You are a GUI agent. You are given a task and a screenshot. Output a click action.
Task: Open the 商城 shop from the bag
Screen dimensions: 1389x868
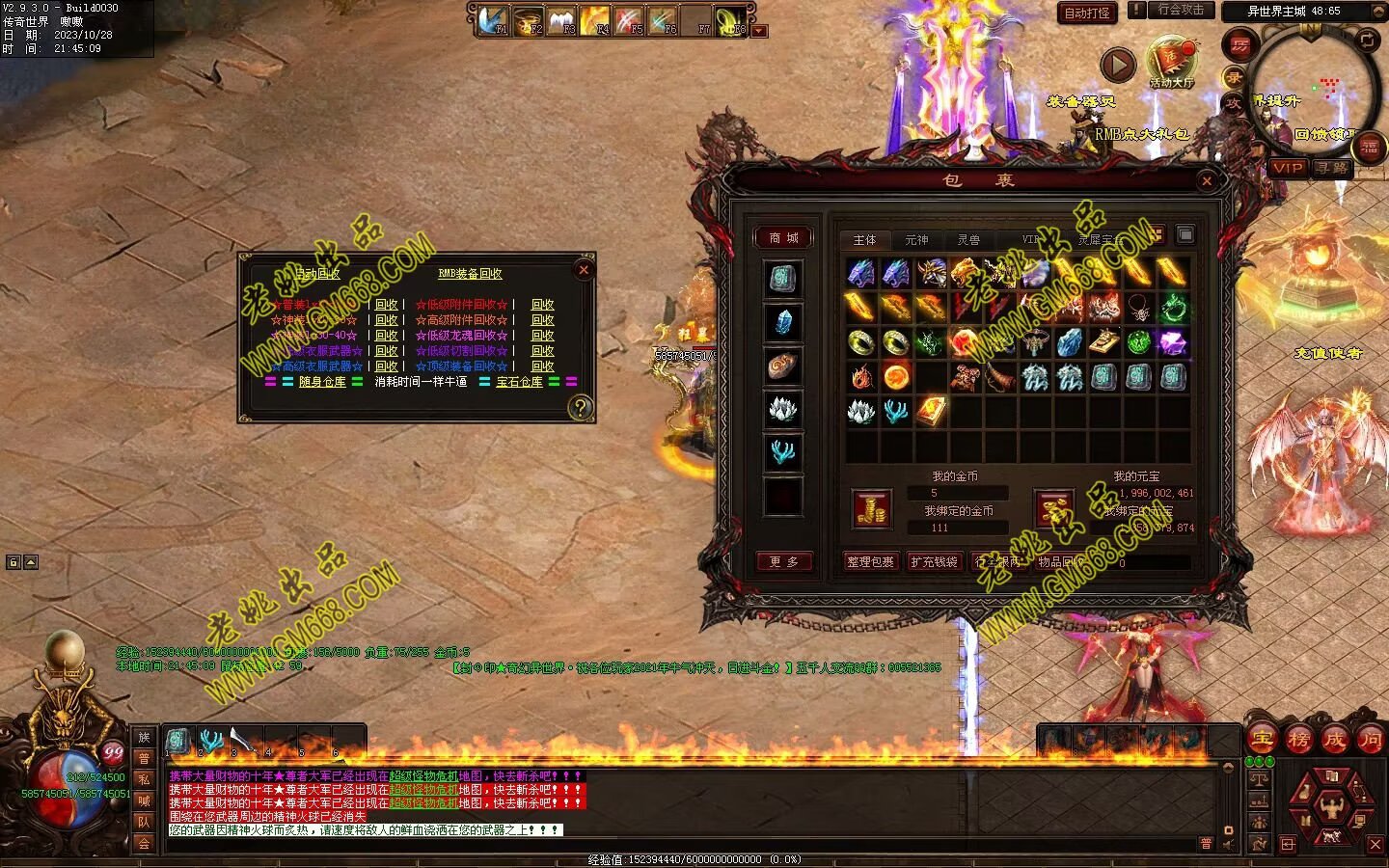coord(783,238)
